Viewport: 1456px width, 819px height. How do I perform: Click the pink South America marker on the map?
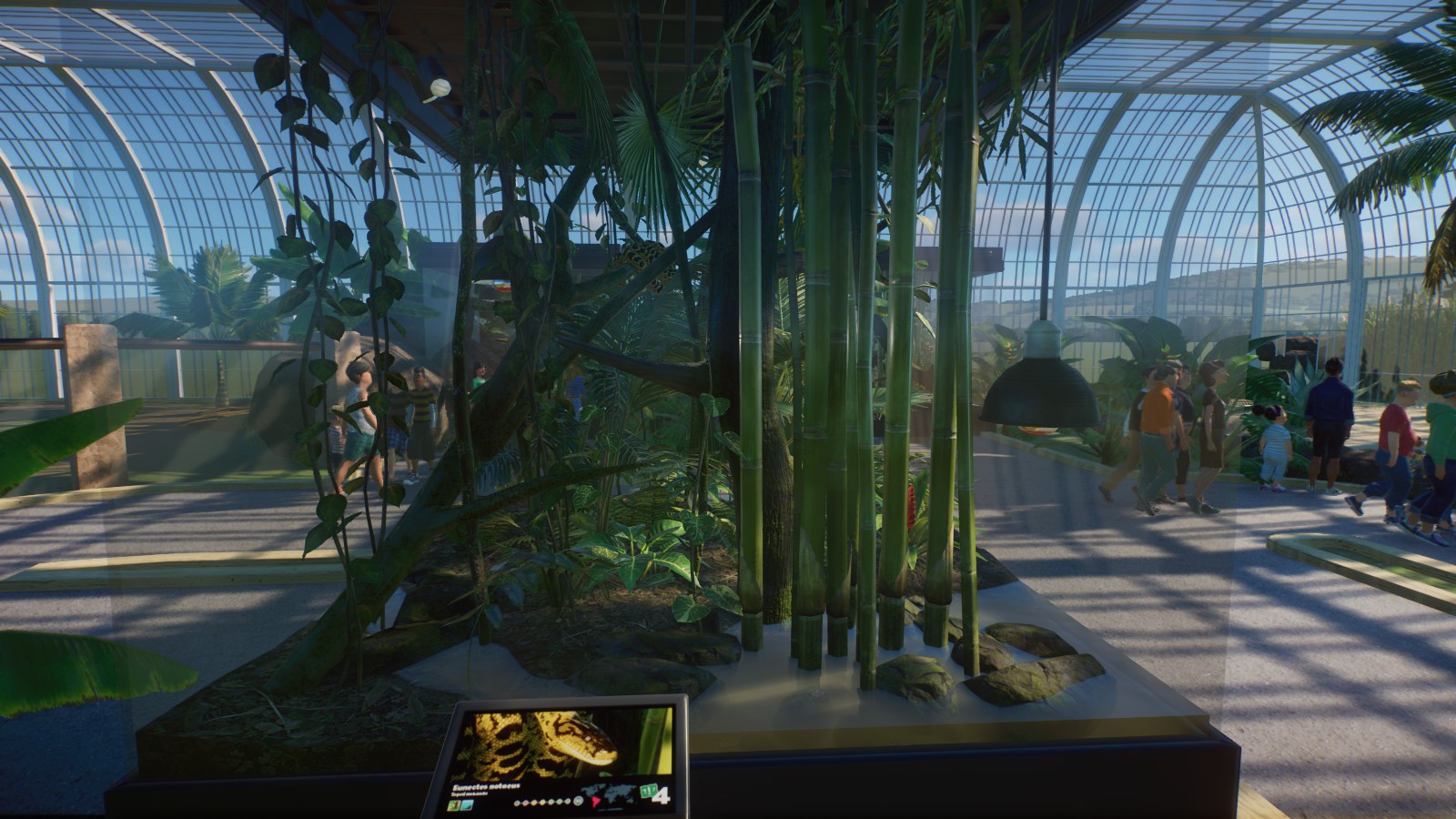[596, 800]
